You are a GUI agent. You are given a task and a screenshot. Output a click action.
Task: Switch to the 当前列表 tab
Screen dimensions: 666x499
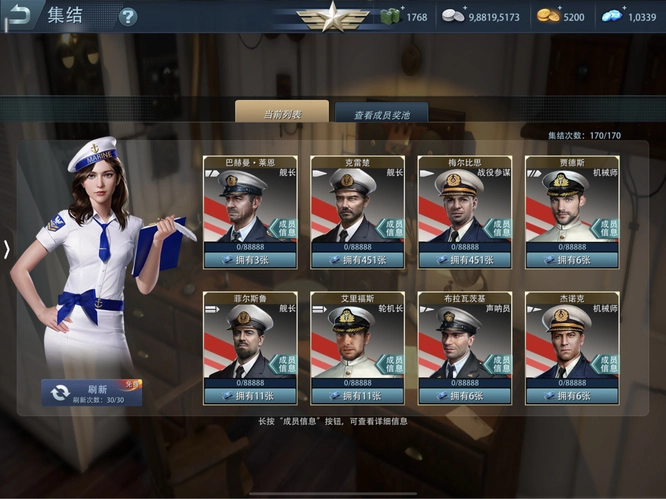coord(282,114)
